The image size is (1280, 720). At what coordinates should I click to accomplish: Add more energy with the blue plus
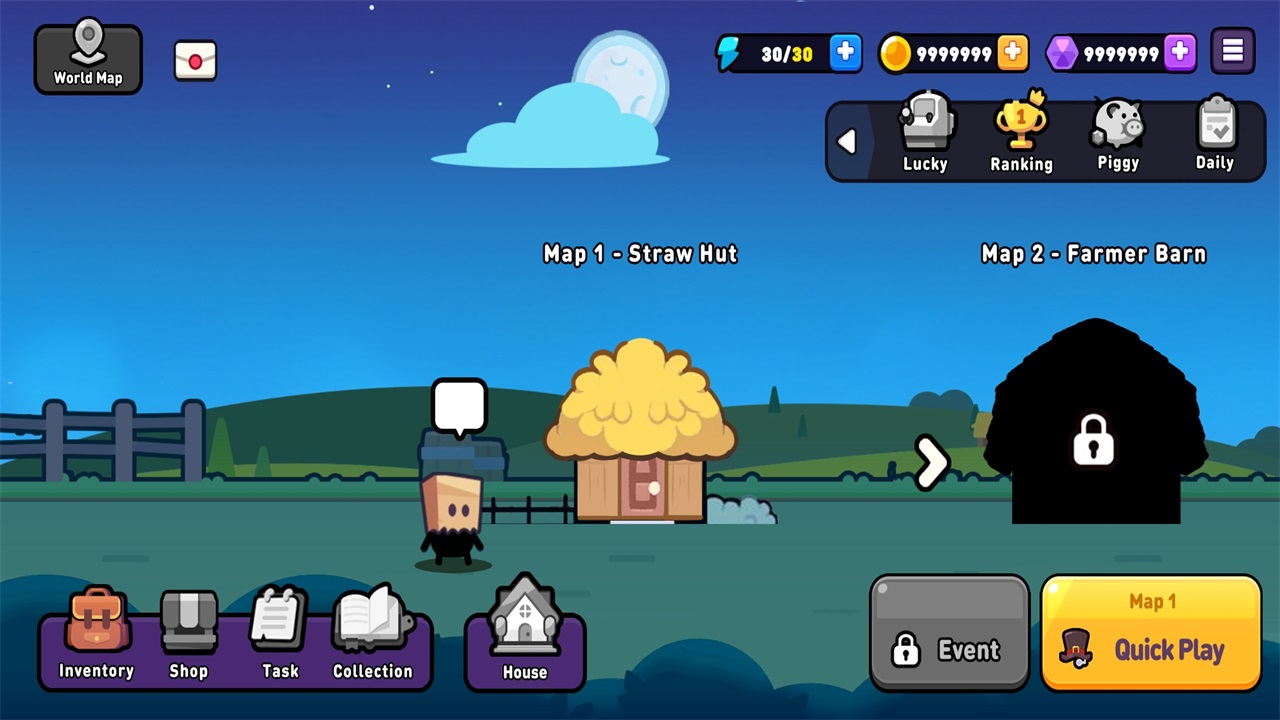(x=845, y=53)
